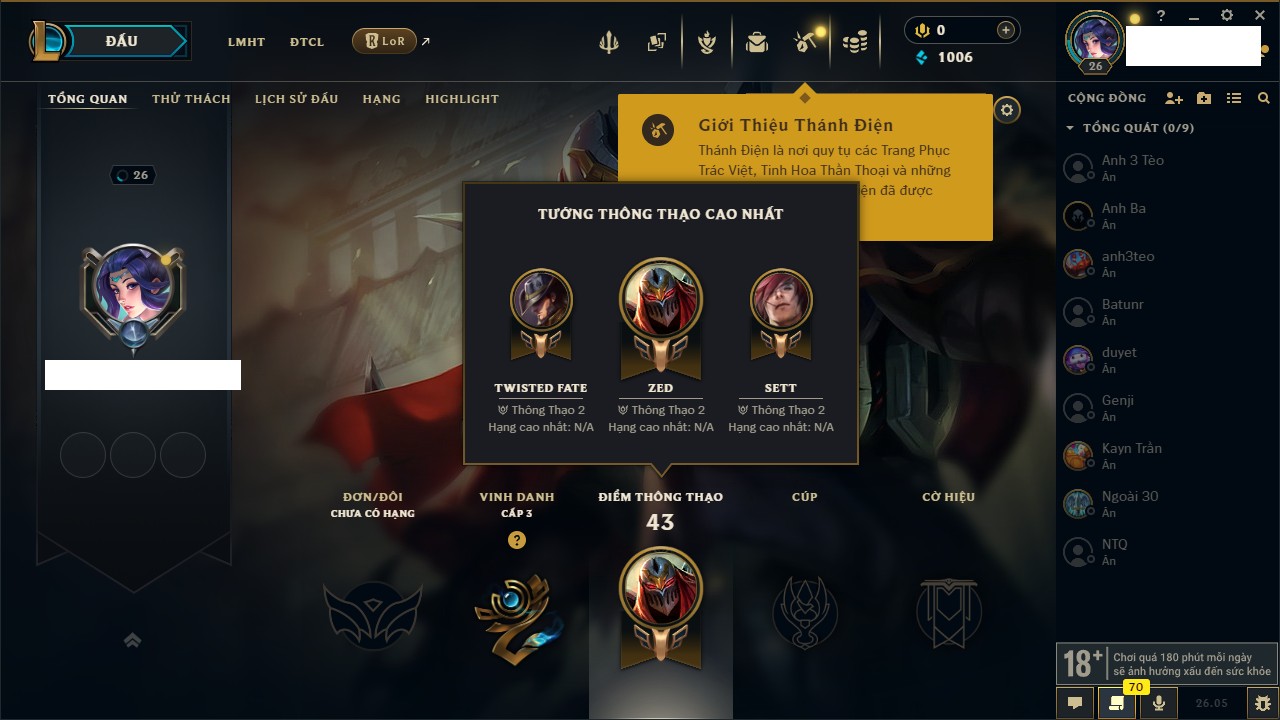This screenshot has width=1280, height=720.
Task: Close the League client window
Action: (1260, 16)
